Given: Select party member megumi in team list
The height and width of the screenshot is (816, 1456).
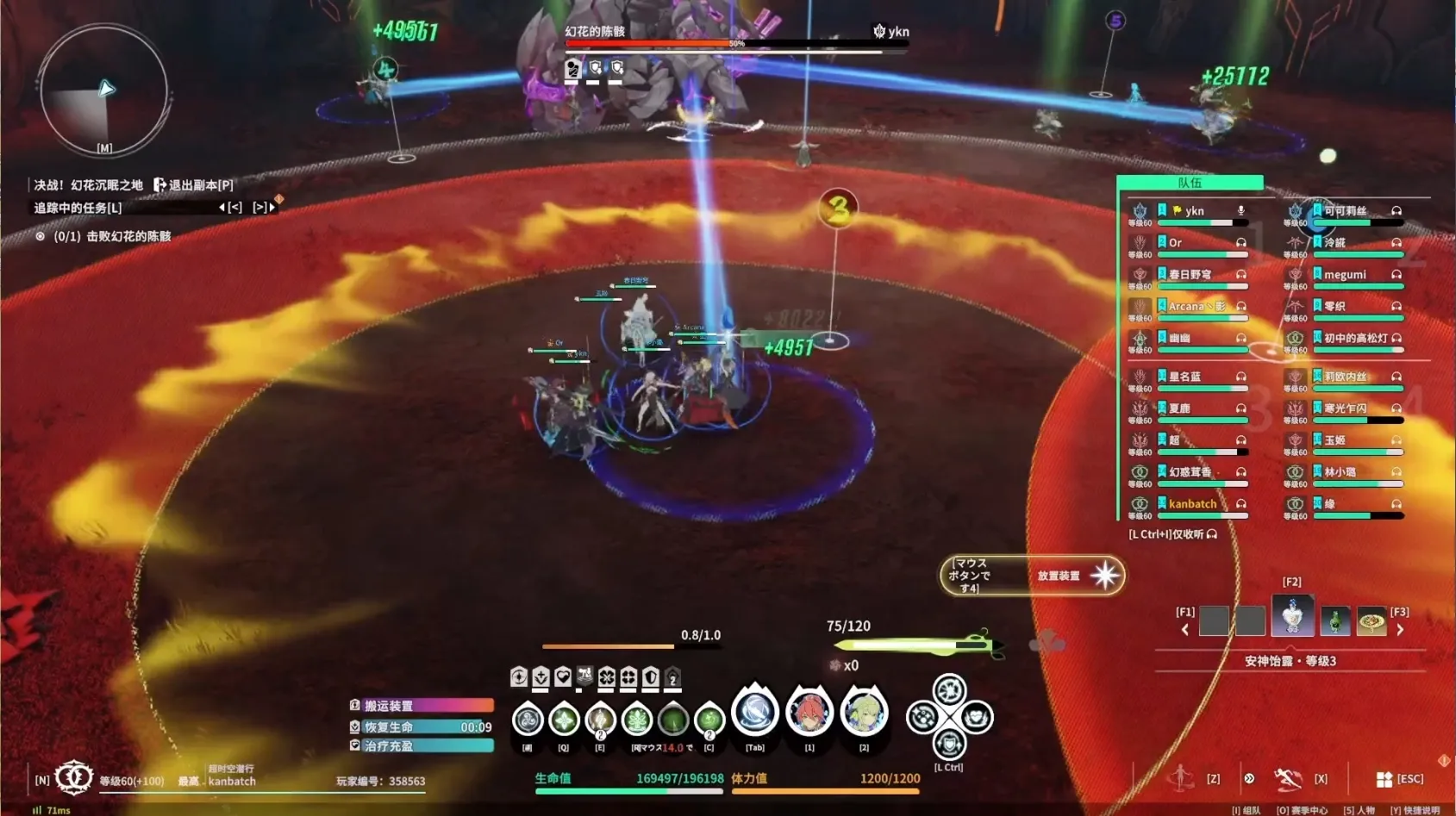Looking at the screenshot, I should click(x=1345, y=275).
